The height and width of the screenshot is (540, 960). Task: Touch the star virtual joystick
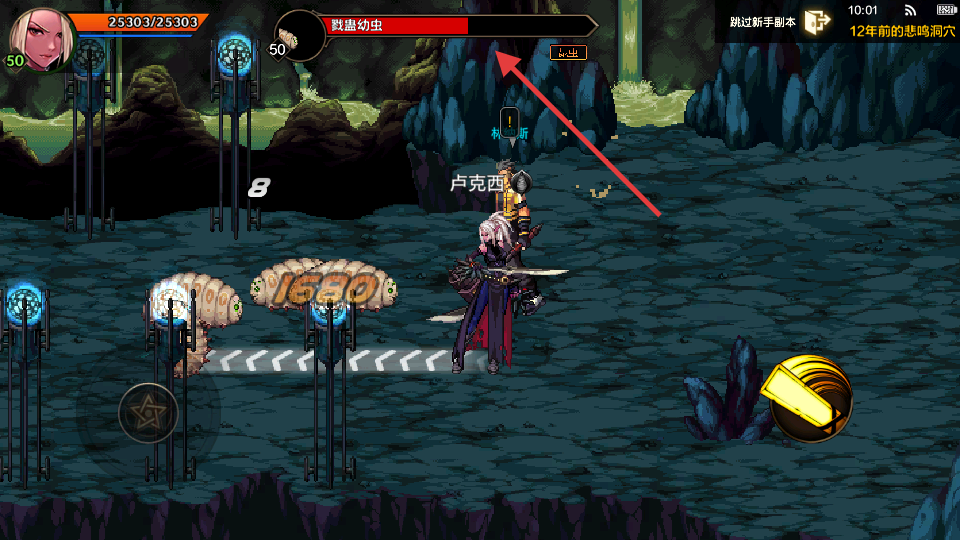point(148,411)
